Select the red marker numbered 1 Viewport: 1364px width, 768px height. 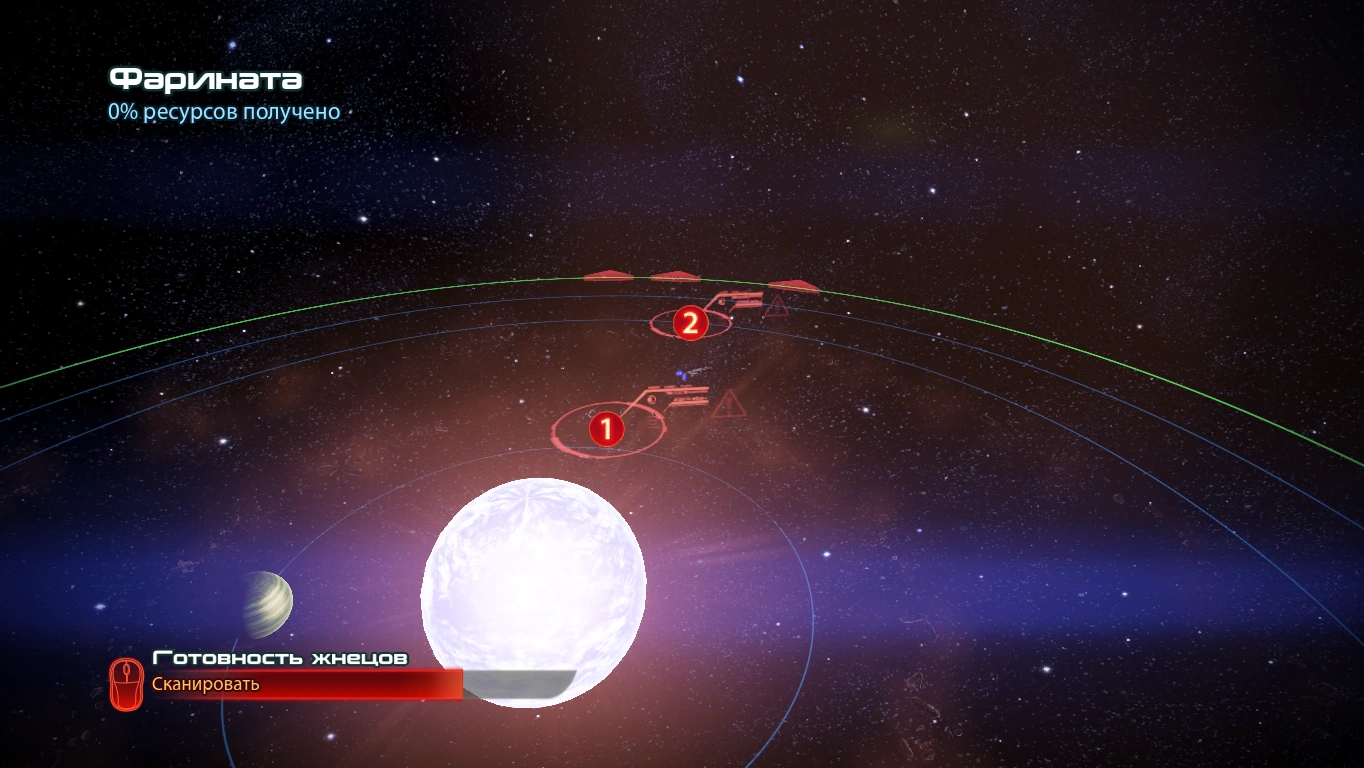coord(605,430)
